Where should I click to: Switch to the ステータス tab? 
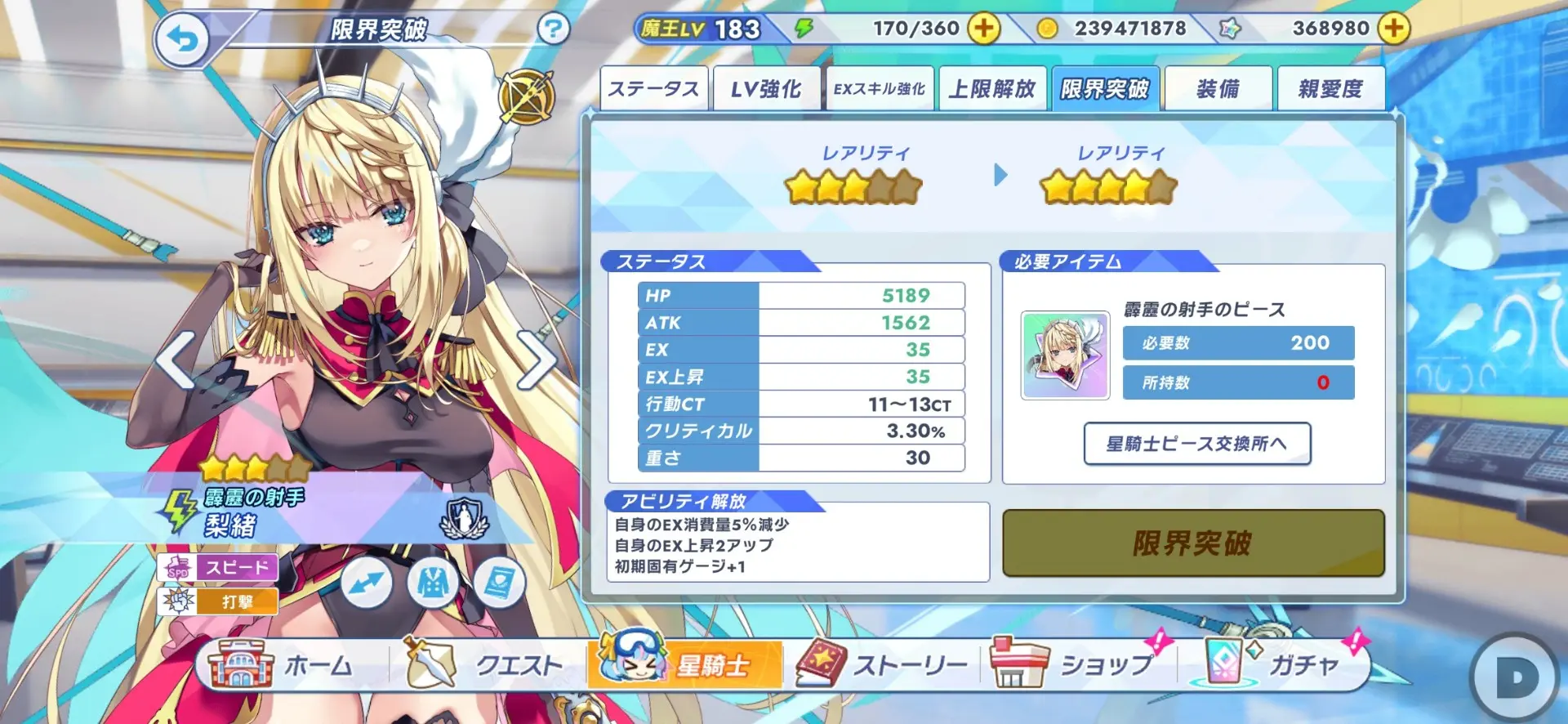tap(653, 88)
